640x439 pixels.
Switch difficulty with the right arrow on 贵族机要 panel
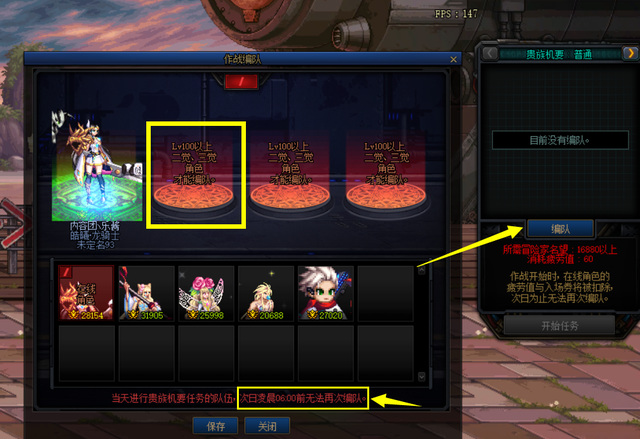[x=629, y=53]
